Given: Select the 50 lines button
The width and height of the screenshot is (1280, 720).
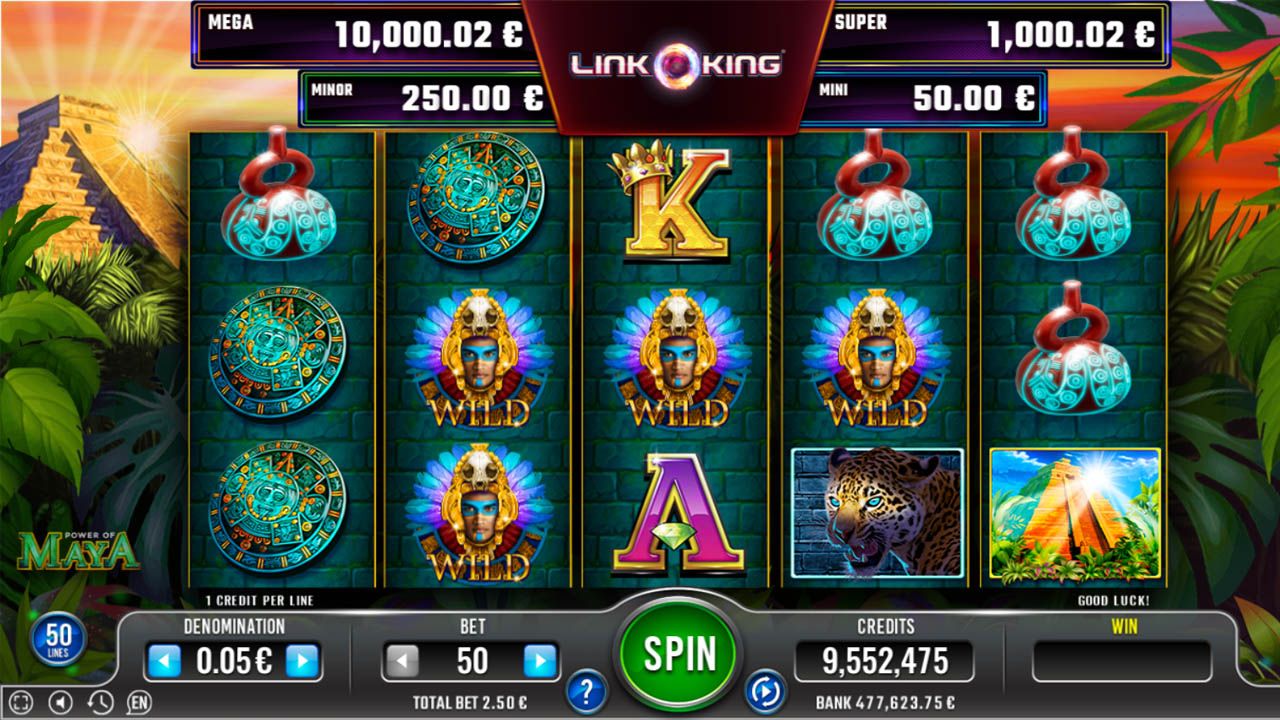Looking at the screenshot, I should (x=59, y=638).
